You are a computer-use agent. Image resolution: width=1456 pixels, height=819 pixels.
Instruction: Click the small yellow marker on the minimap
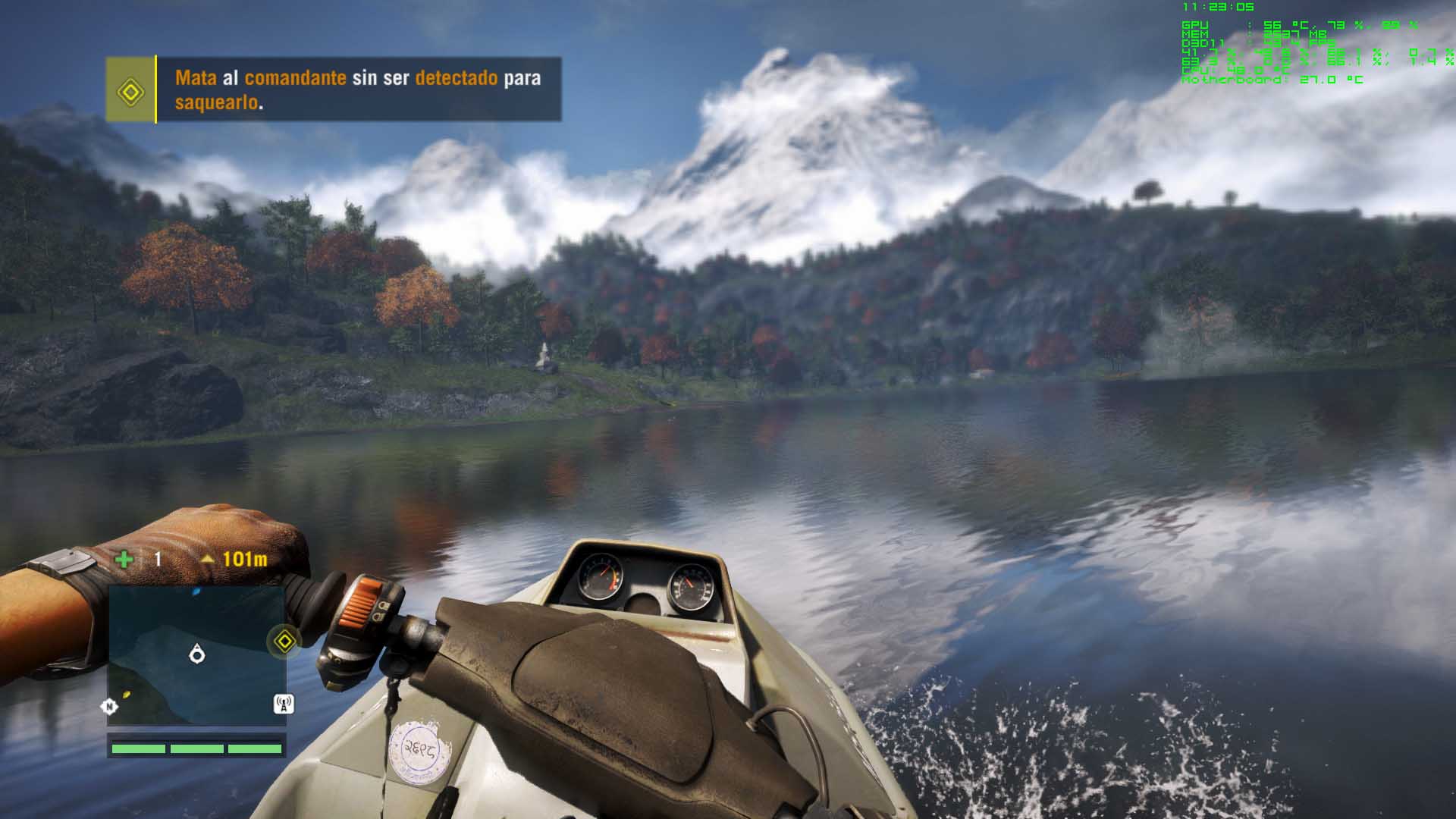127,694
